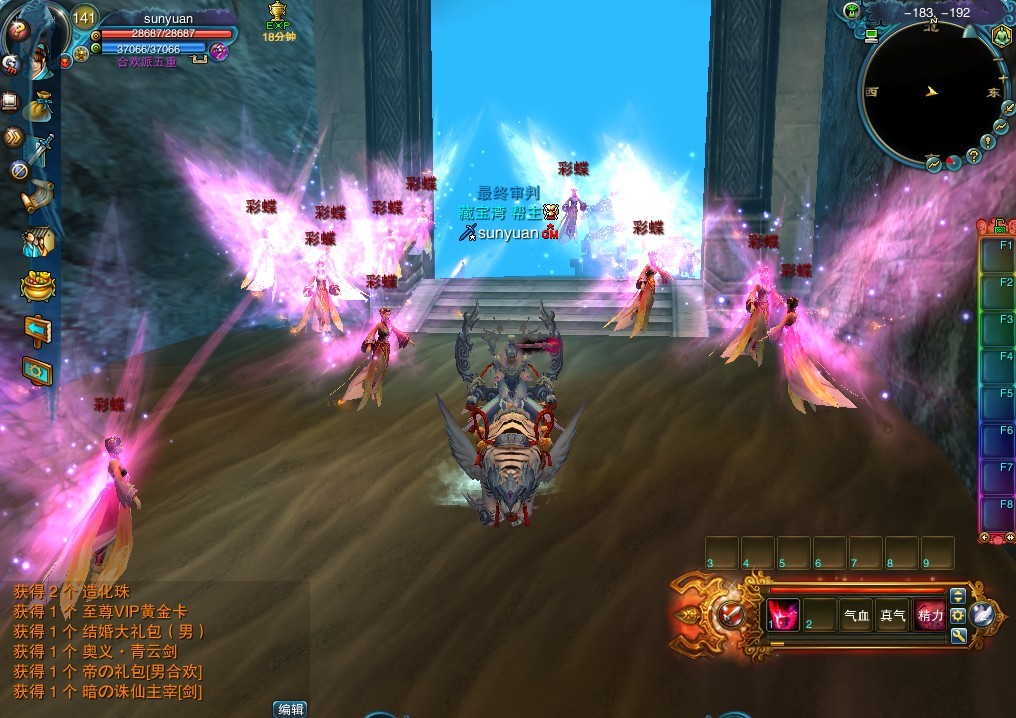Use the 真气 mana quick slot
Screen dimensions: 1016x718
click(892, 615)
